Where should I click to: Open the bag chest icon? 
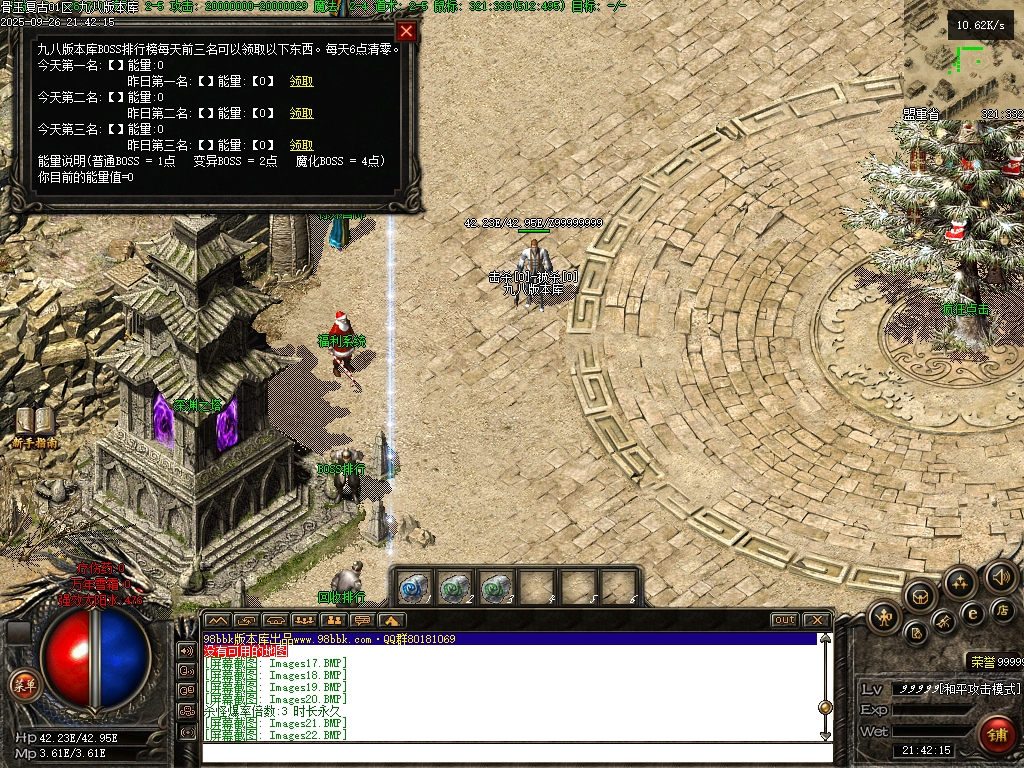pos(920,597)
